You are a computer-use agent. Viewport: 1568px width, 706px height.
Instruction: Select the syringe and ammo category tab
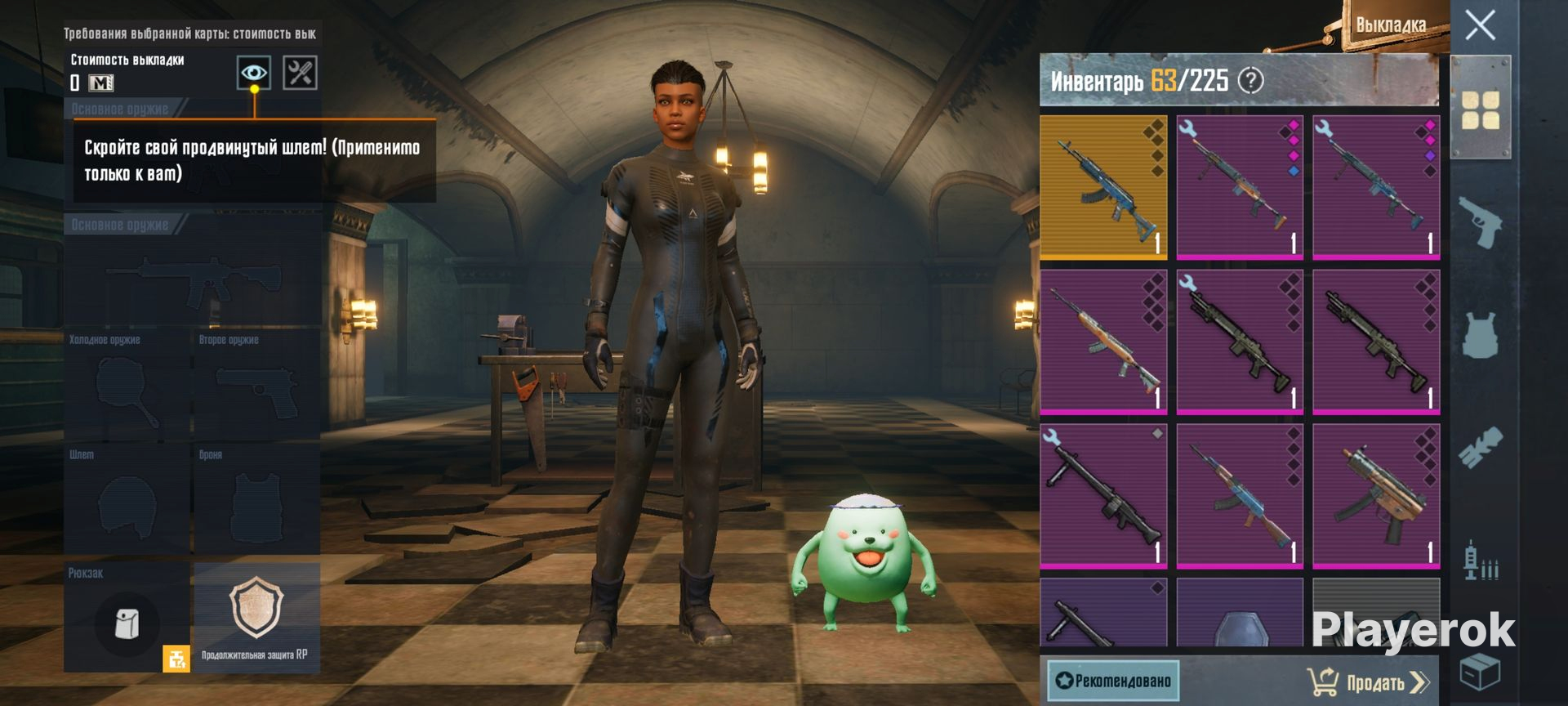click(x=1480, y=561)
